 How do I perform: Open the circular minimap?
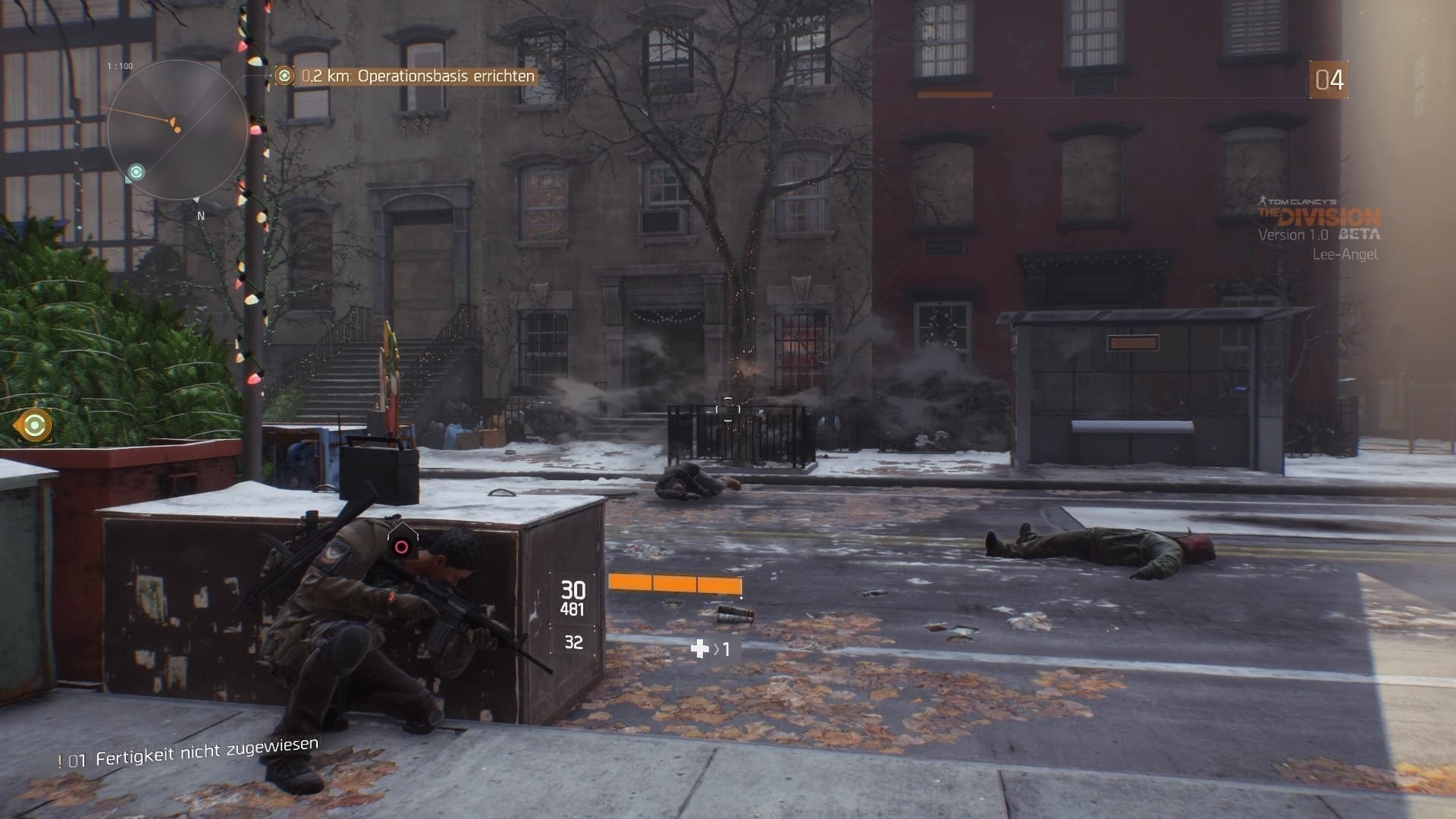tap(177, 130)
